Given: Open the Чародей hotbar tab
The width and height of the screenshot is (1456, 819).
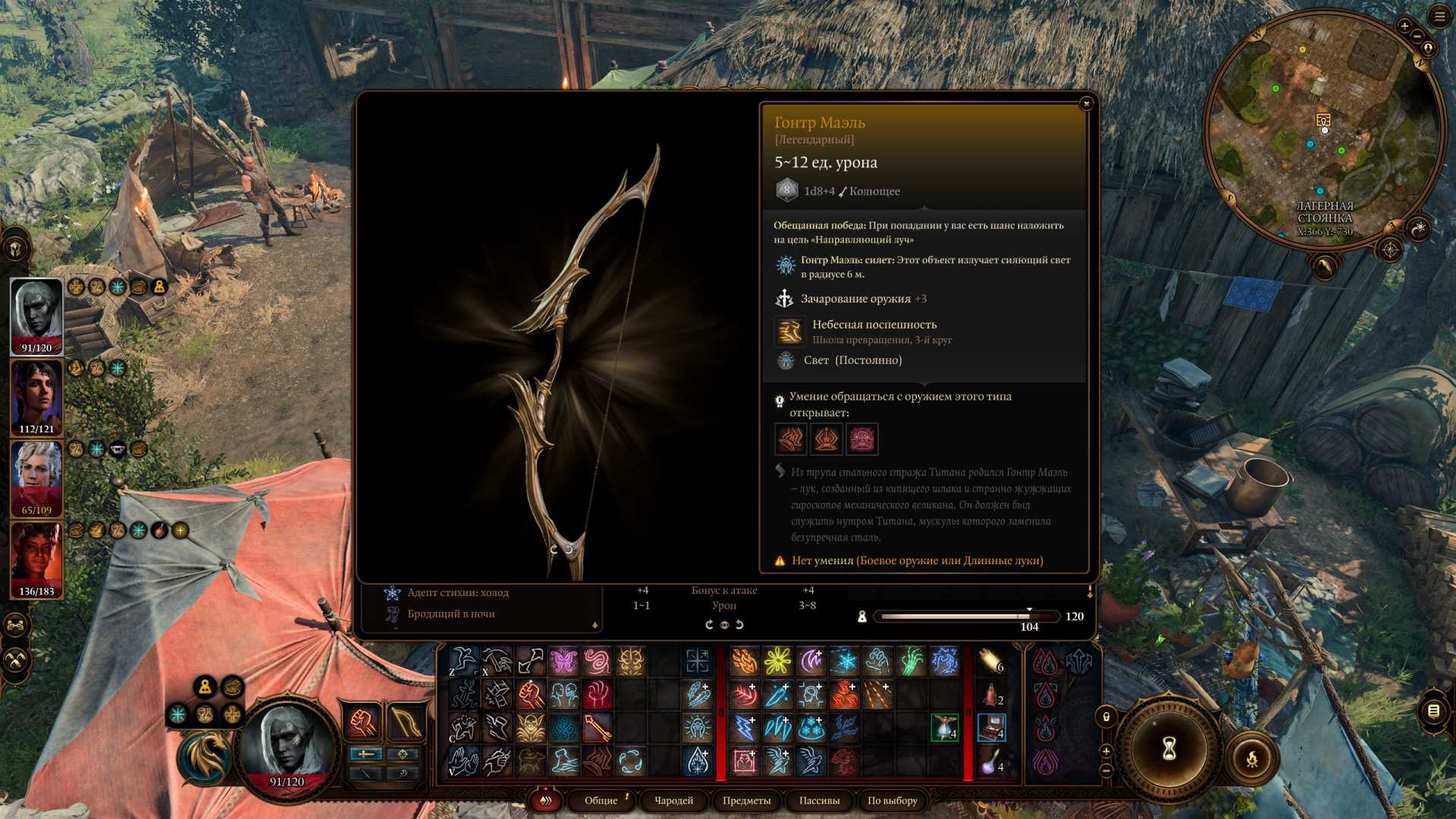Looking at the screenshot, I should 673,800.
